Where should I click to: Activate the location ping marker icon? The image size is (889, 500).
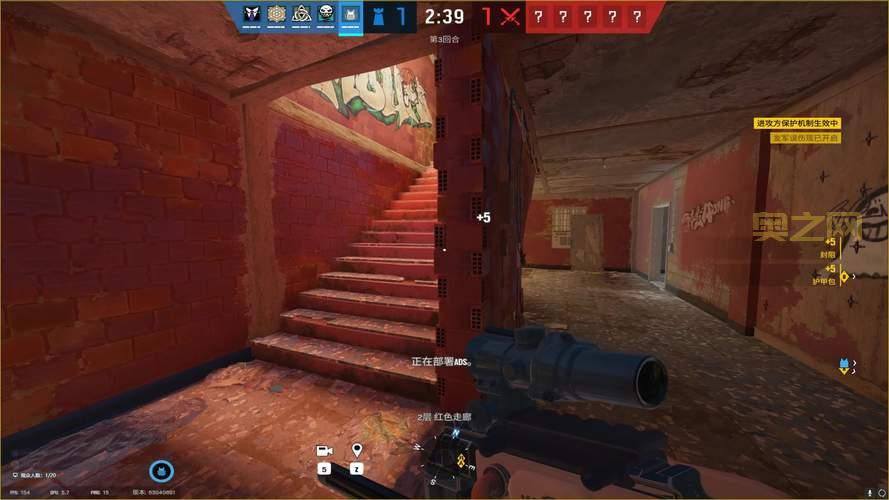356,451
